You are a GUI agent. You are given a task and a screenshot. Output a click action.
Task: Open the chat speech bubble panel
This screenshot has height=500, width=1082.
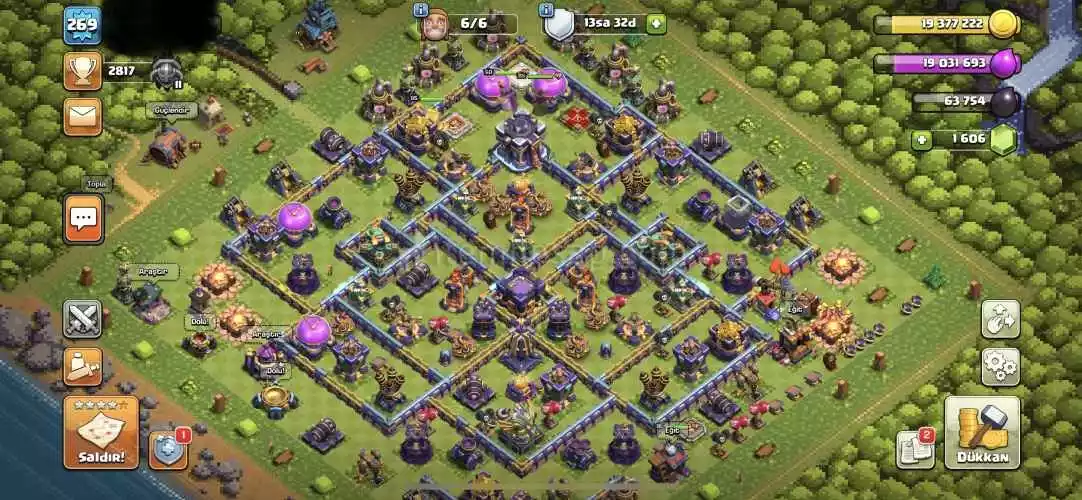[x=84, y=217]
